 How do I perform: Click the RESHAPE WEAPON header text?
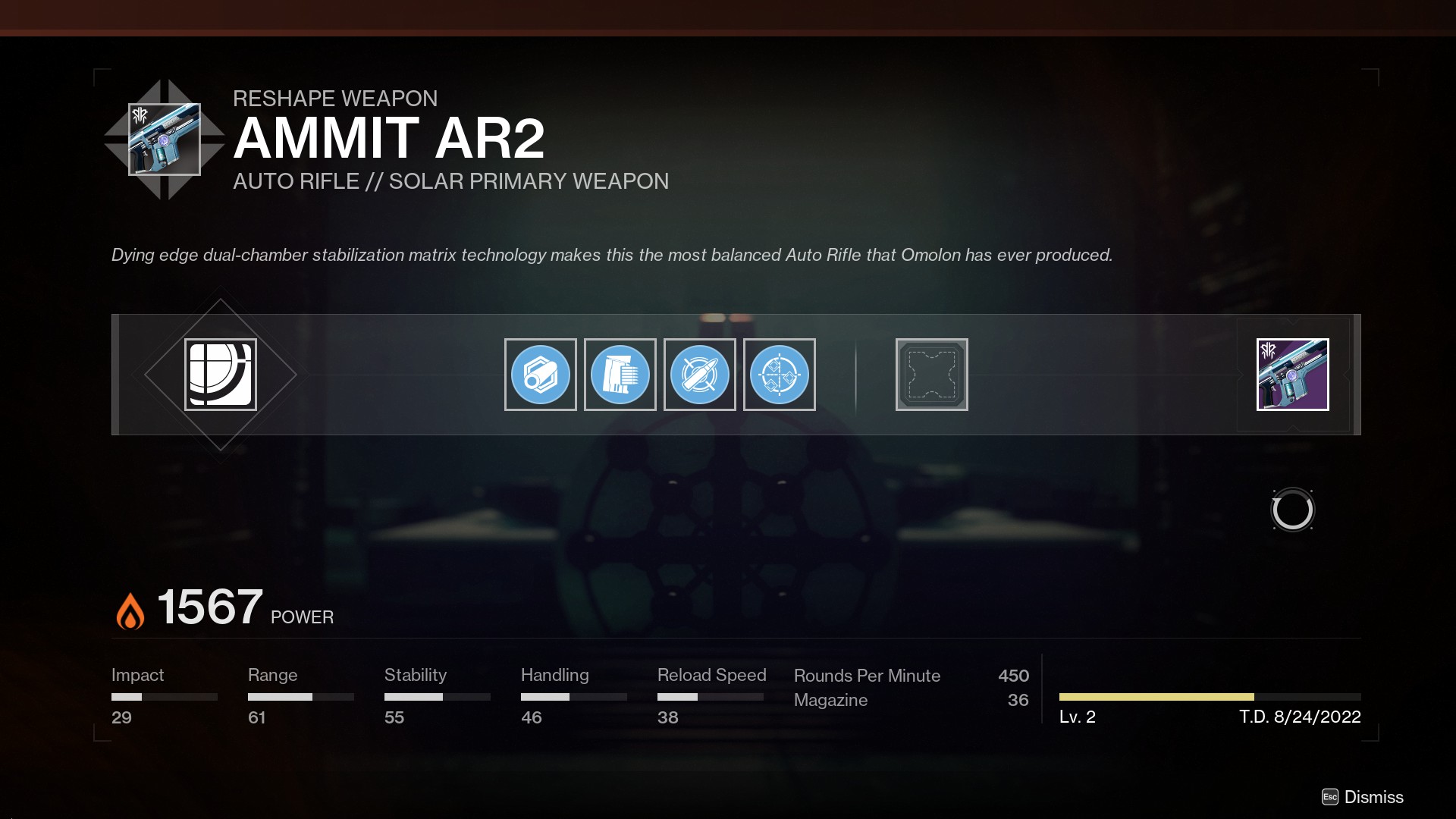click(x=335, y=98)
